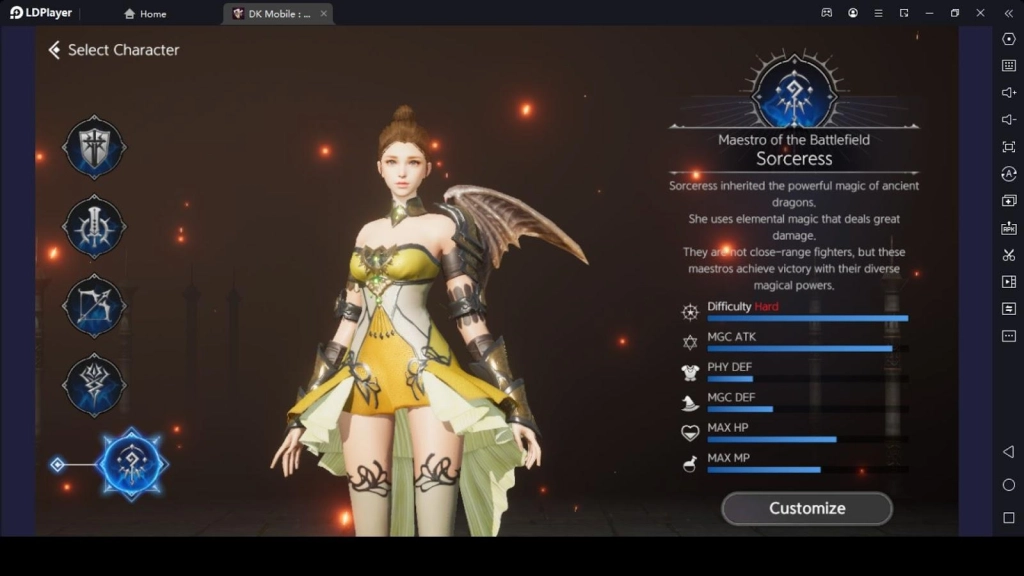Go back from Select Character
This screenshot has width=1024, height=576.
click(54, 50)
